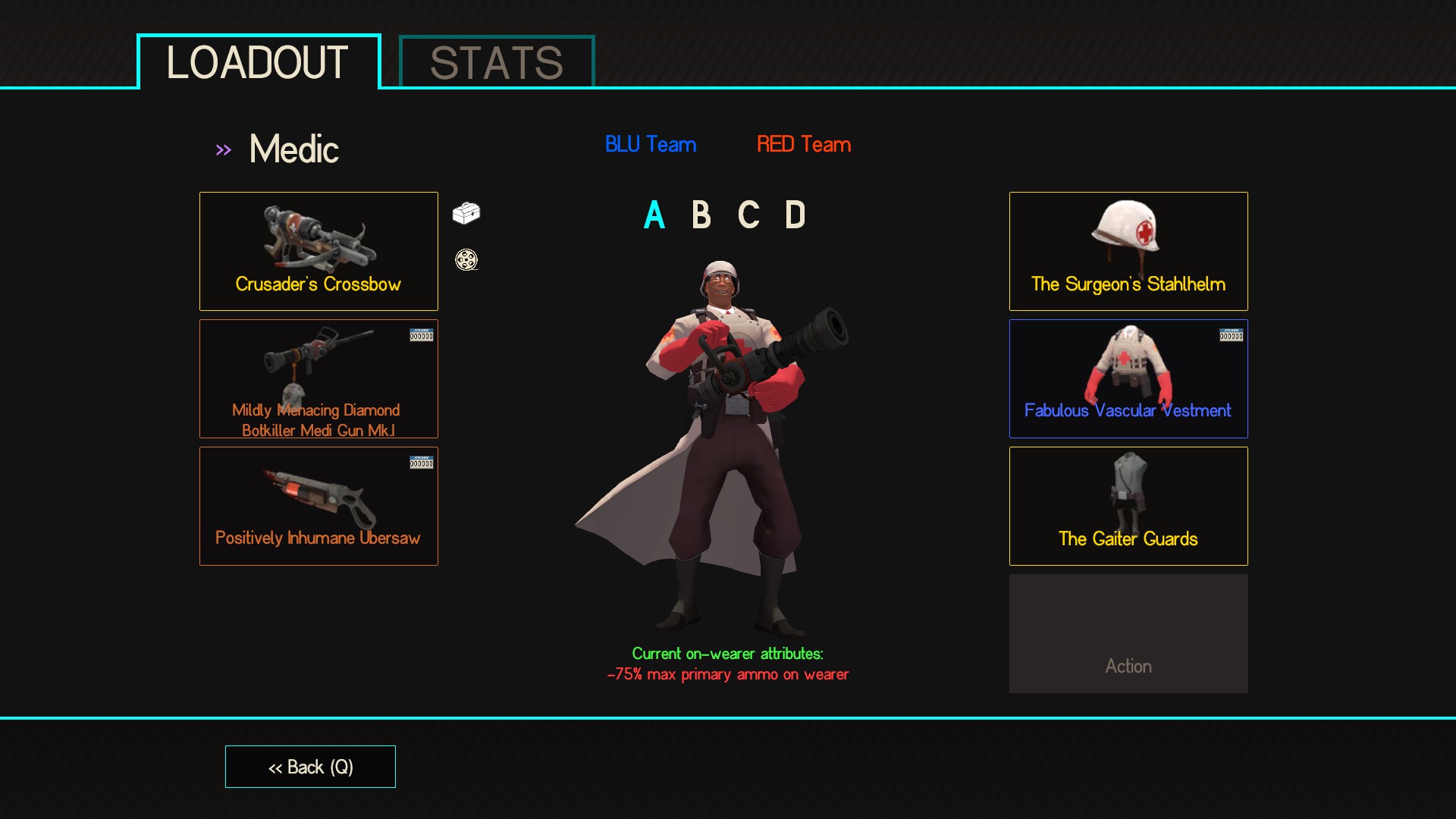
Task: Open the Crusader's Crossbow weapon slot
Action: [x=318, y=251]
